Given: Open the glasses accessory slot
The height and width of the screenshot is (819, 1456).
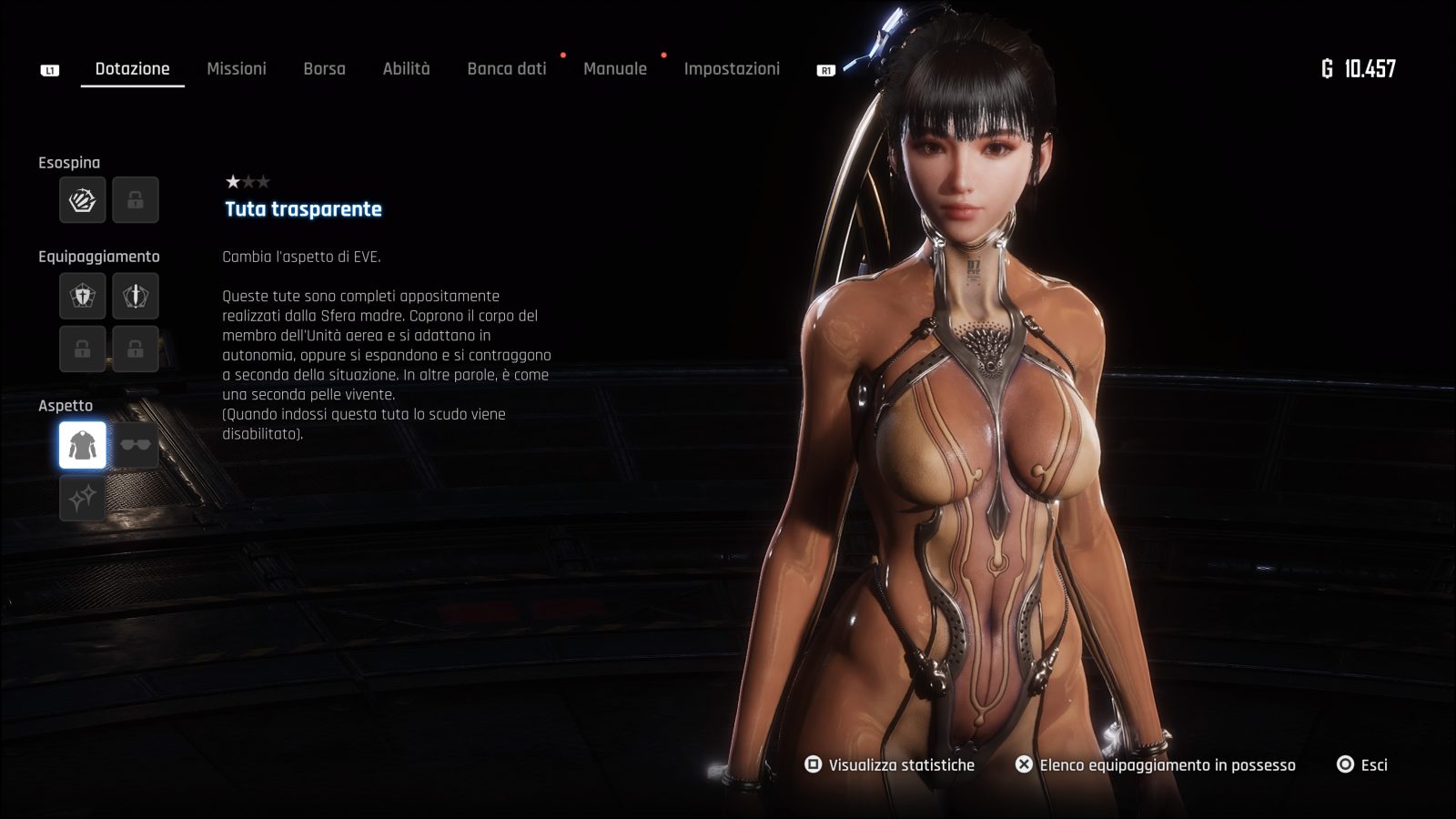Looking at the screenshot, I should click(136, 445).
